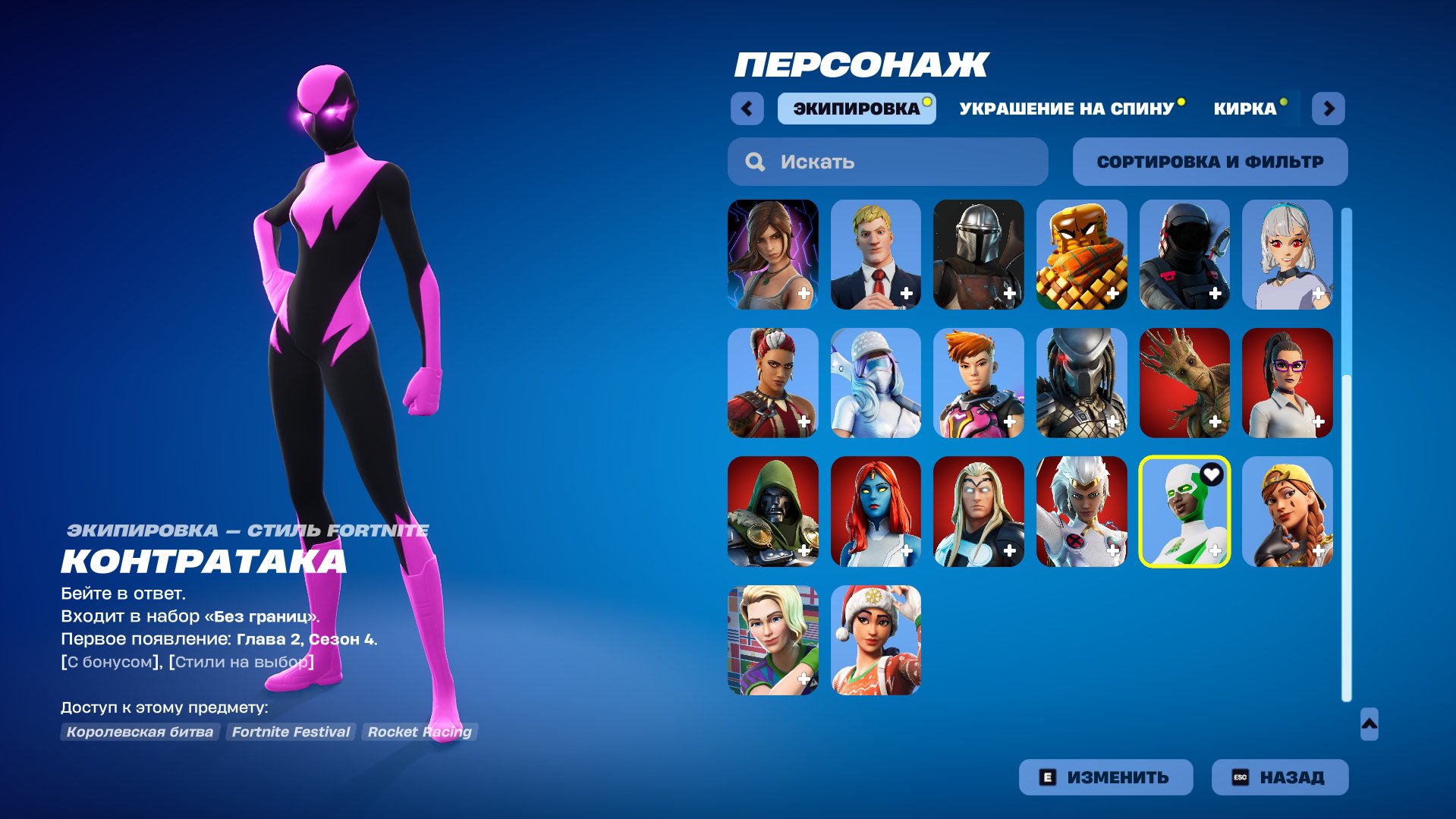The image size is (1456, 819).
Task: Open СОРТИРОВКА И ФИЛЬТР options
Action: click(x=1209, y=161)
